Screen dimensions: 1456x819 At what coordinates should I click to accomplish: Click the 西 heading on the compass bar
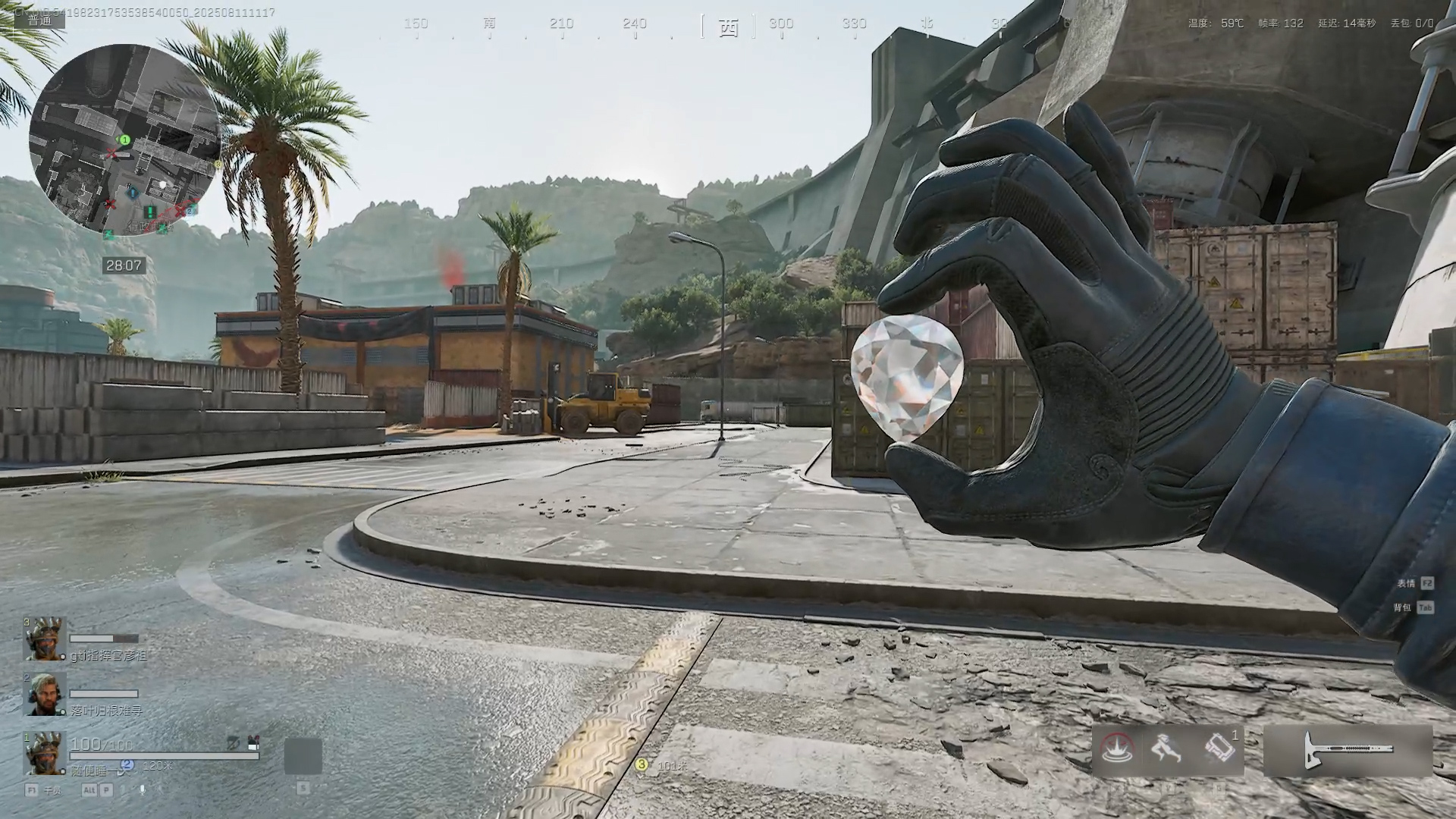(728, 28)
